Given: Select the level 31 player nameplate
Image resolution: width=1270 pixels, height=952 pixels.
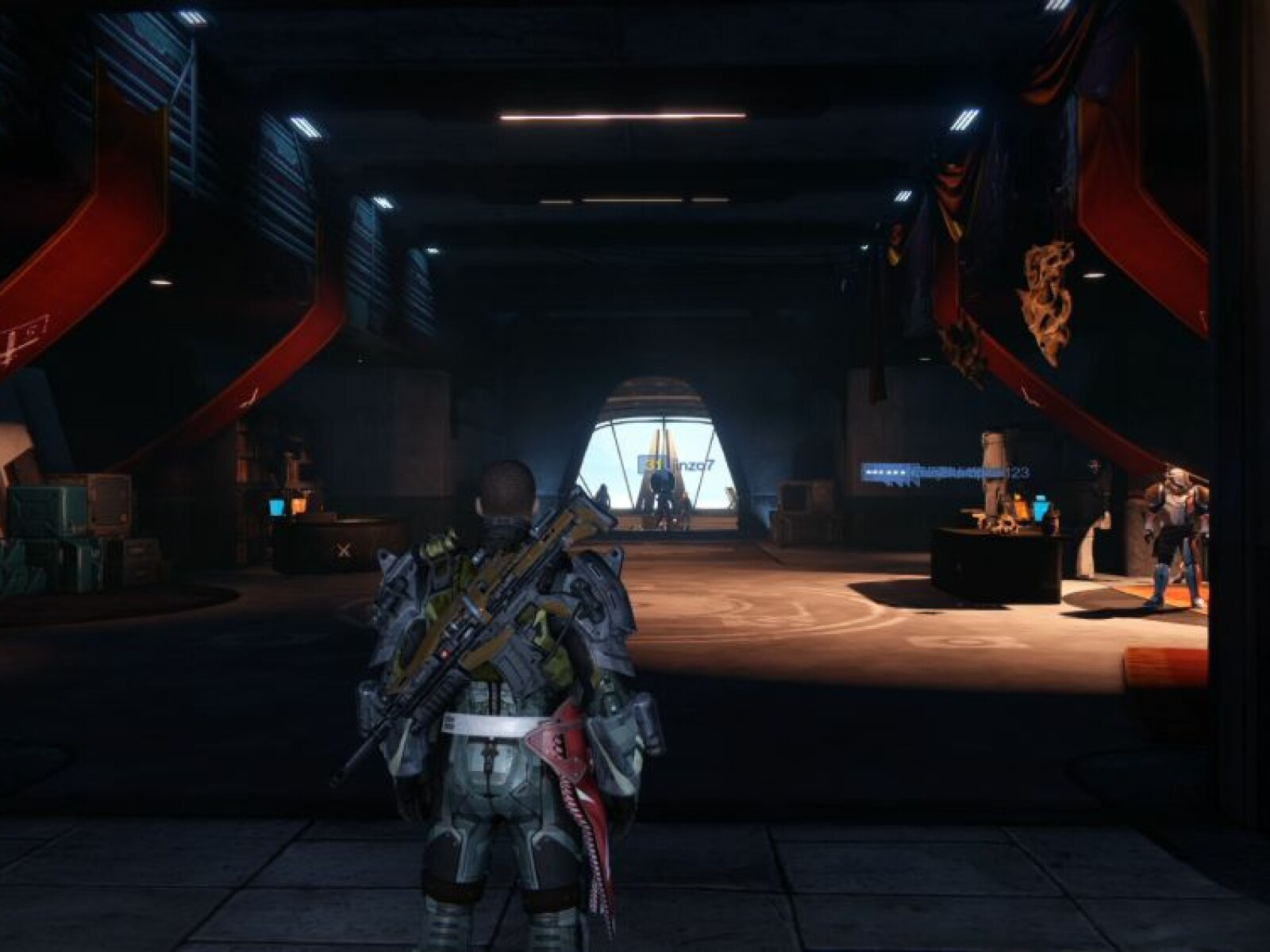Looking at the screenshot, I should pyautogui.click(x=676, y=463).
